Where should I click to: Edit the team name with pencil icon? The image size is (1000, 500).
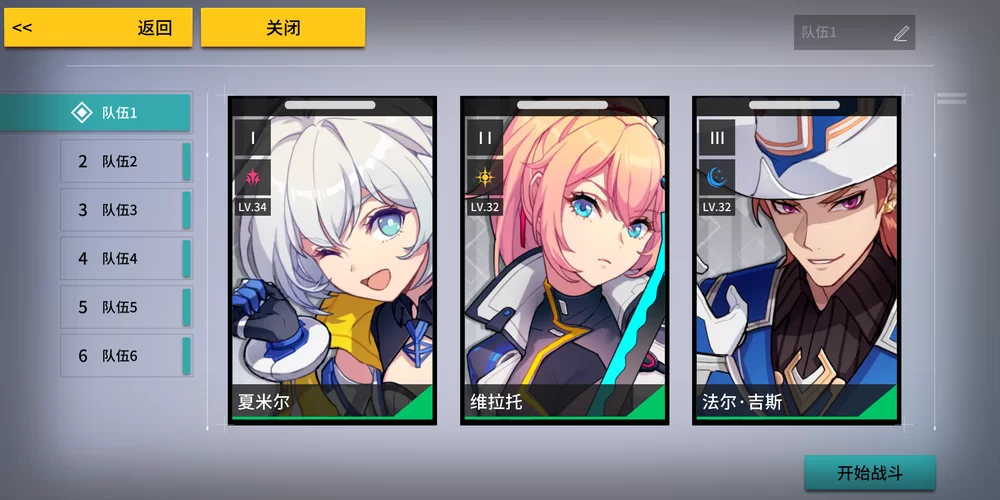click(901, 33)
